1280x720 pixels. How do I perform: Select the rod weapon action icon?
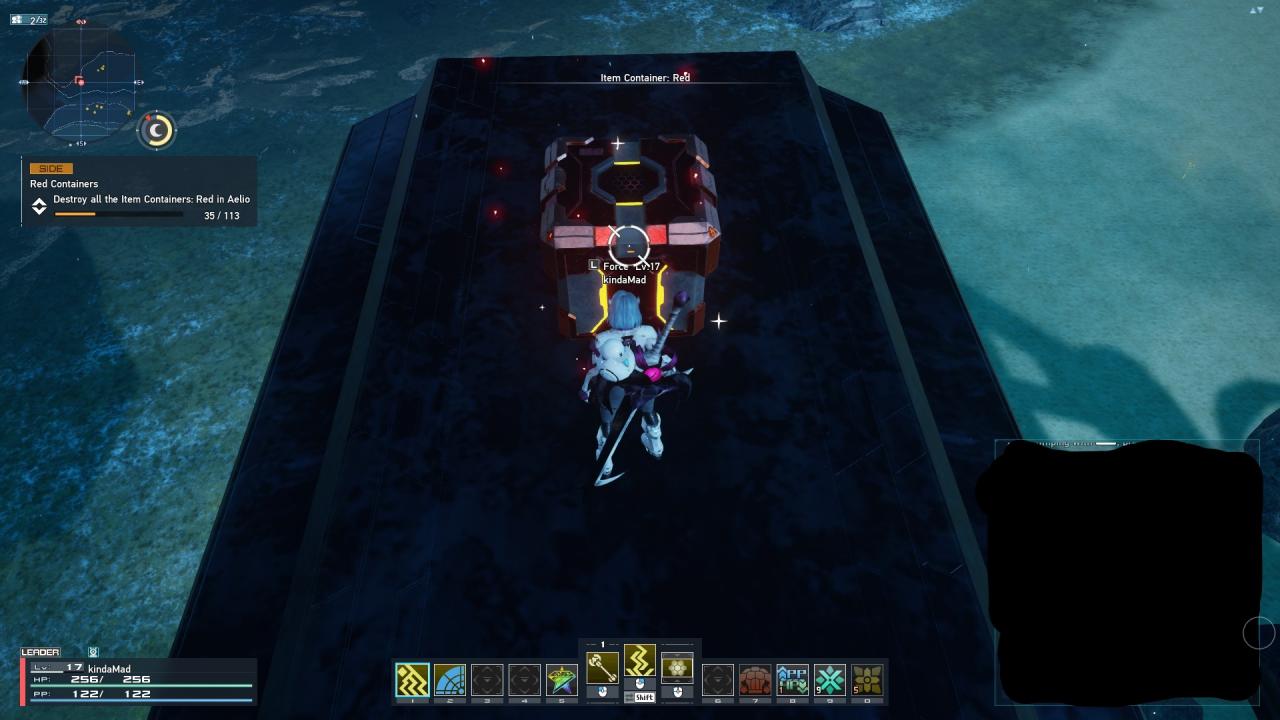pos(602,666)
